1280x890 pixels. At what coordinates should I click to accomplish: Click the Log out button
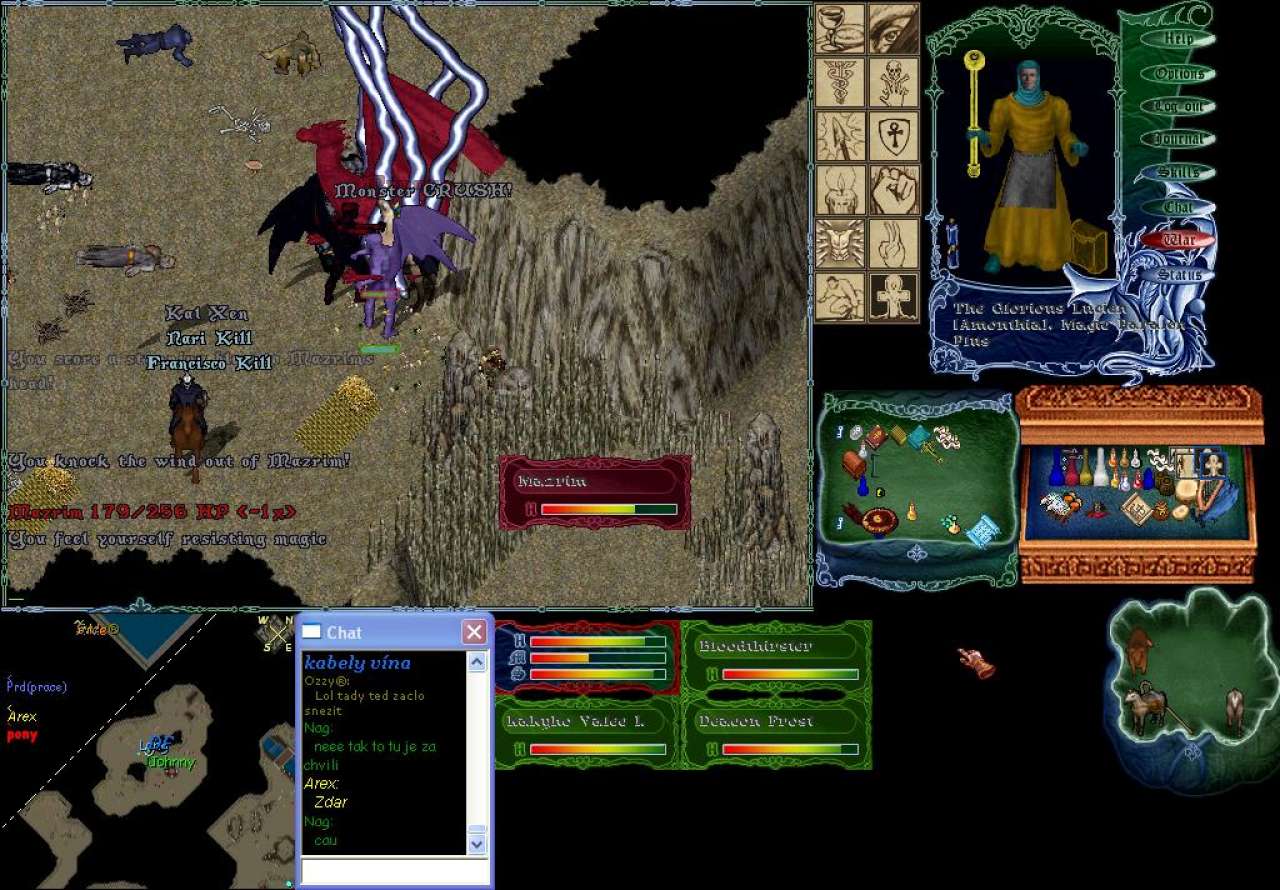[1180, 106]
